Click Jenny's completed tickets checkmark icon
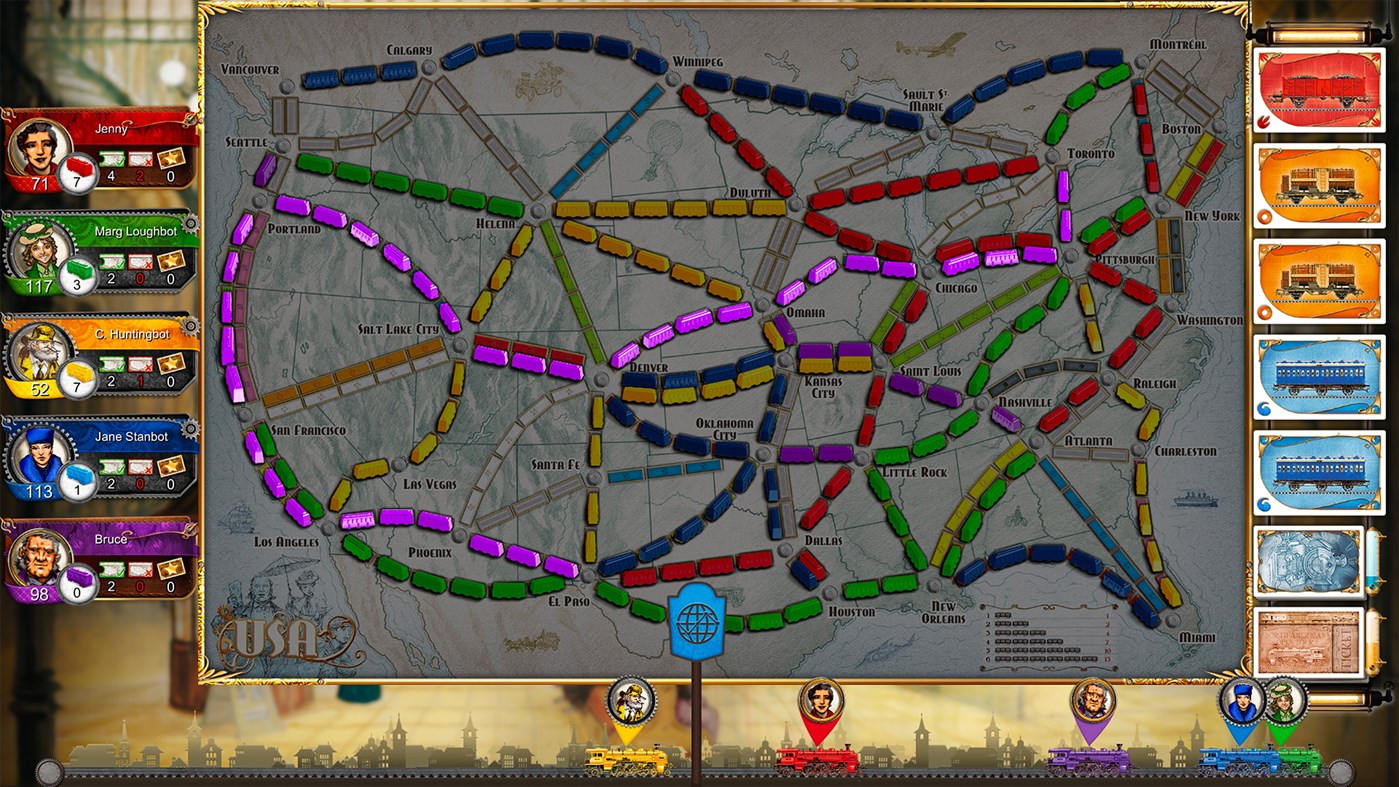The height and width of the screenshot is (787, 1399). pyautogui.click(x=112, y=160)
